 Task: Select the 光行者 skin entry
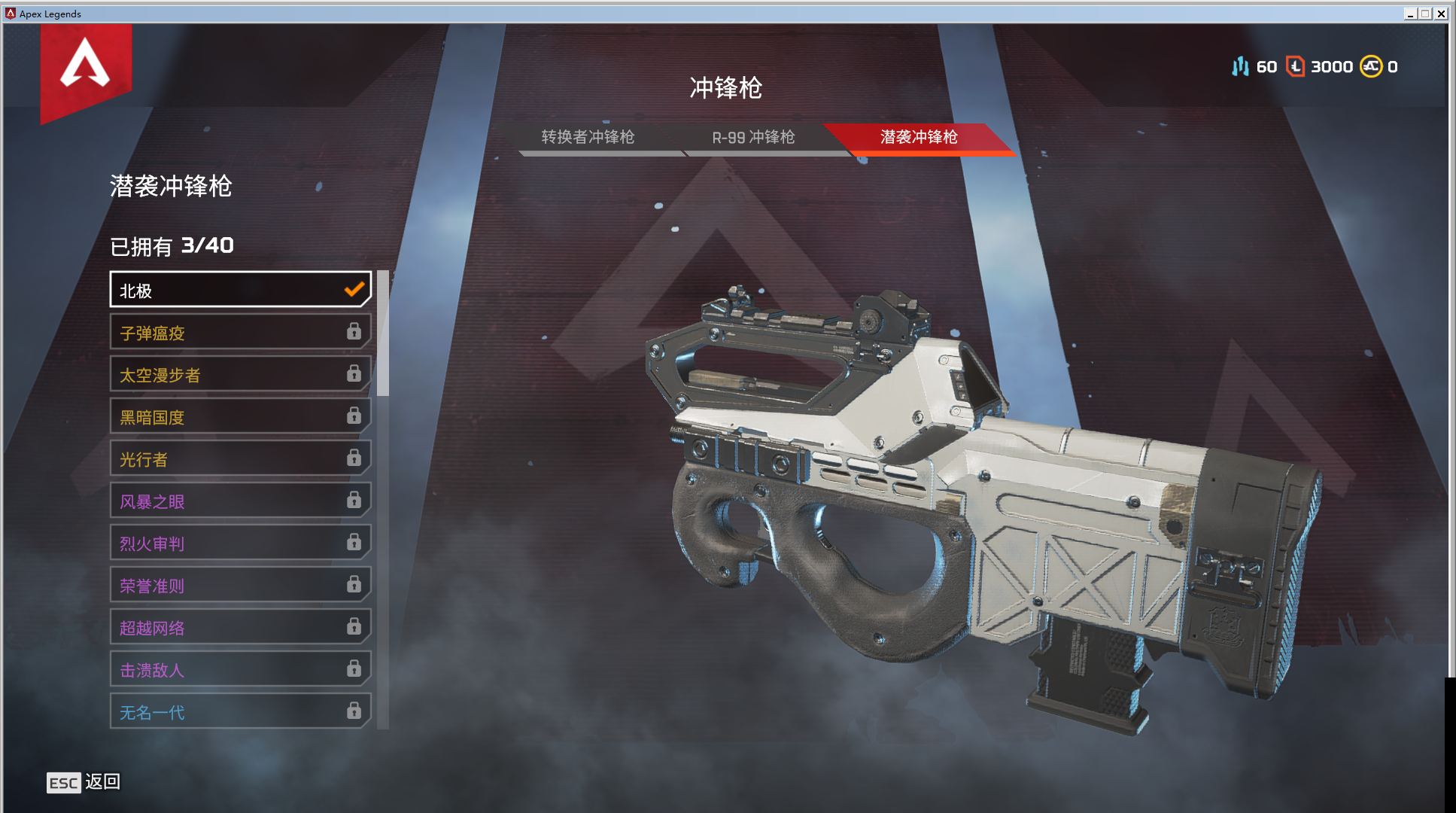coord(240,459)
